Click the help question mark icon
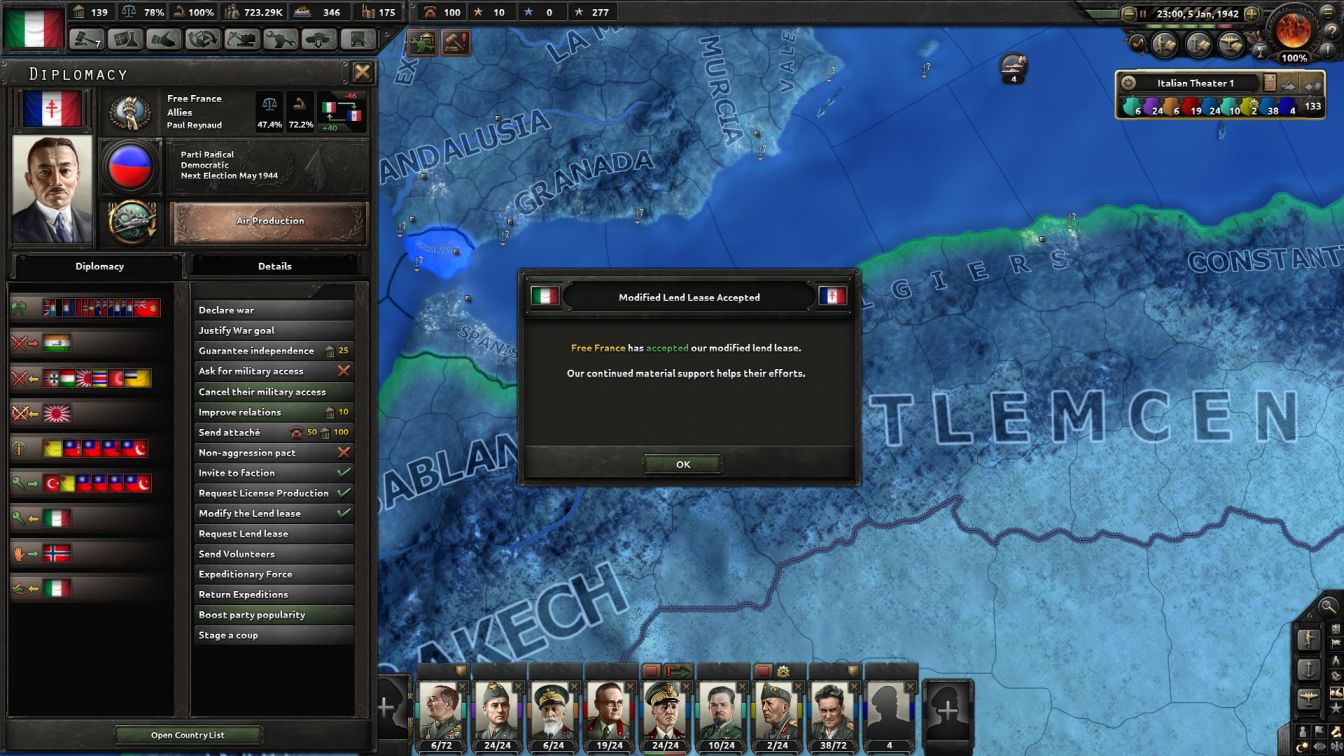Screen dimensions: 1344x756 (1333, 29)
